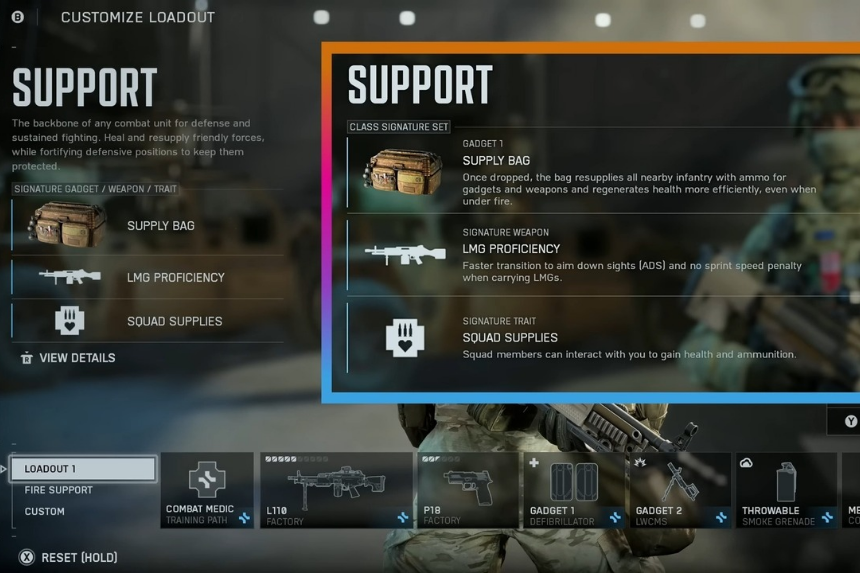Viewport: 860px width, 573px height.
Task: Click the LMG Proficiency entry in the details panel
Action: [x=590, y=256]
